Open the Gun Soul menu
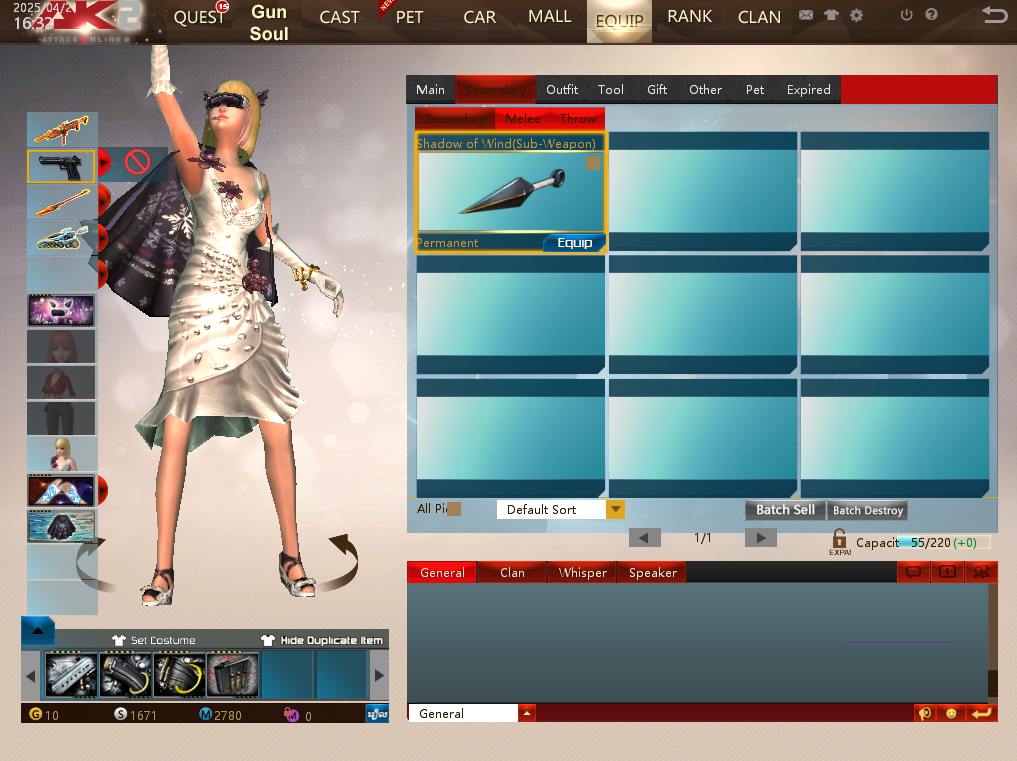The image size is (1017, 761). pos(269,22)
